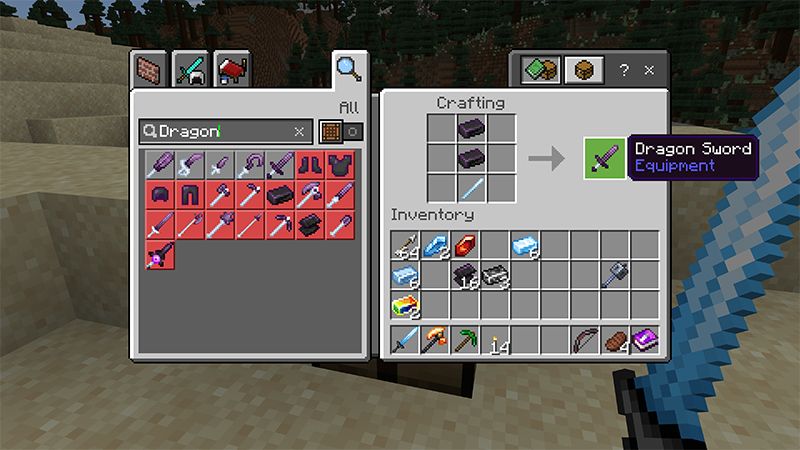Take the Dragon Sword from the crafting output
Image resolution: width=800 pixels, height=450 pixels.
603,158
